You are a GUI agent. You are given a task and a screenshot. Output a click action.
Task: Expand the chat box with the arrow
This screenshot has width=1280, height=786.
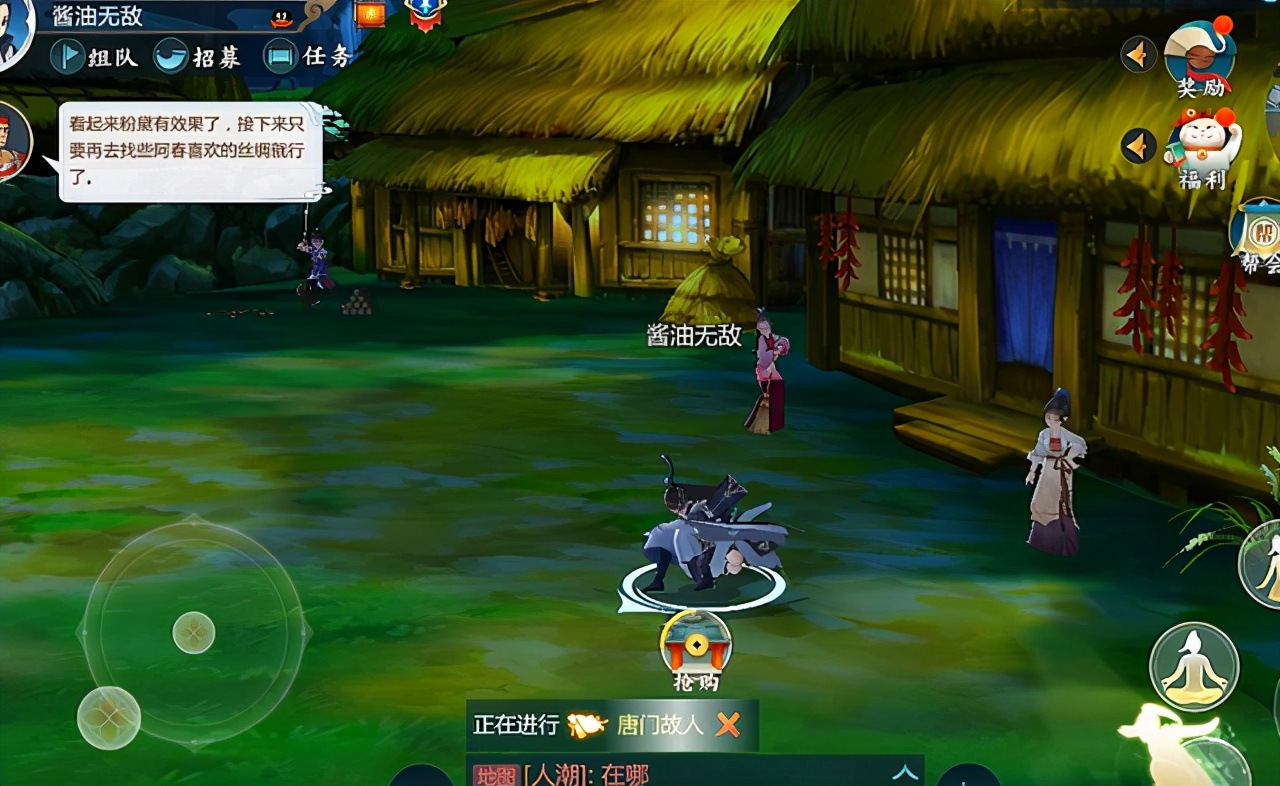(x=904, y=772)
